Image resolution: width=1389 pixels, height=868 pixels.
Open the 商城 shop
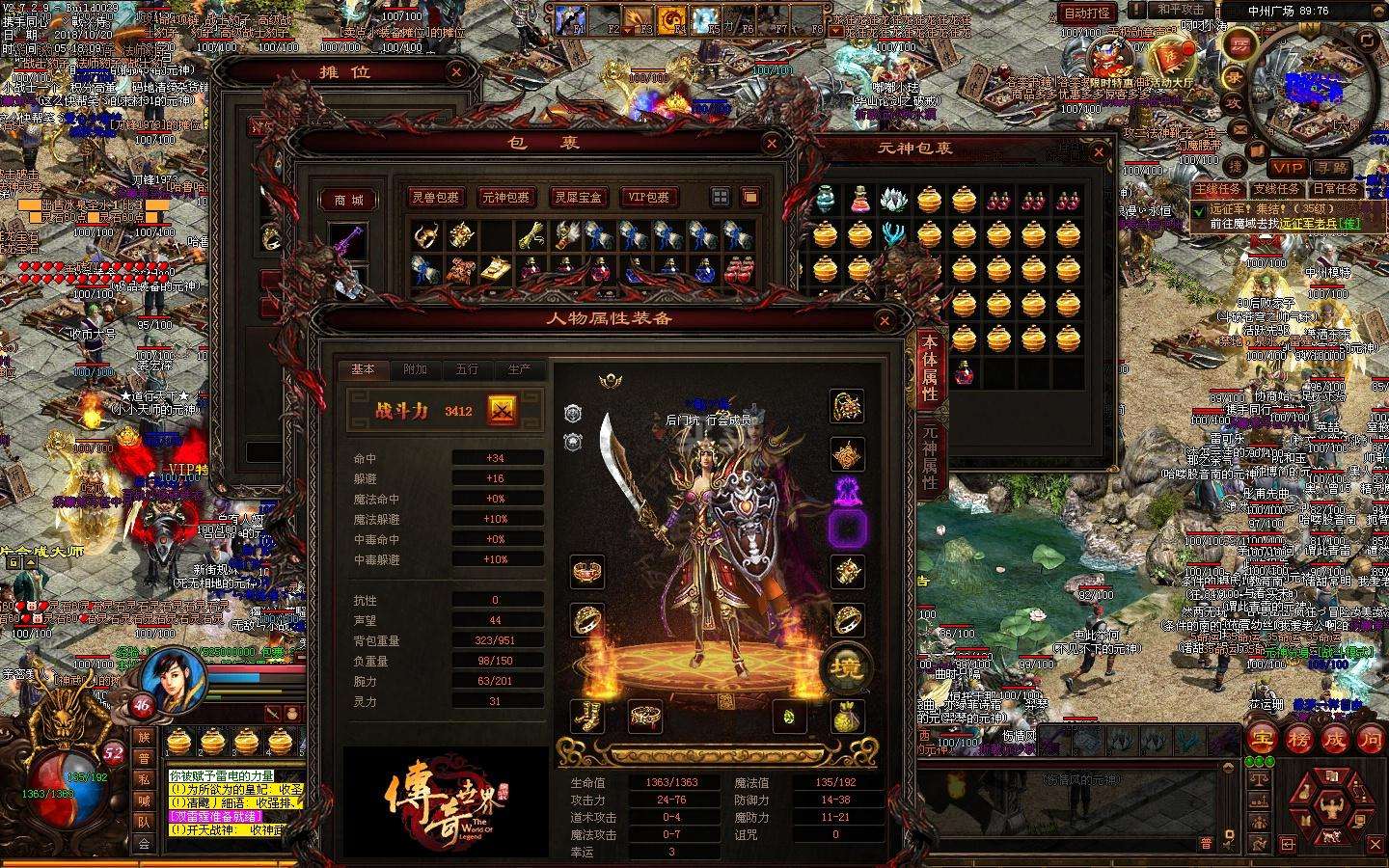pyautogui.click(x=348, y=200)
